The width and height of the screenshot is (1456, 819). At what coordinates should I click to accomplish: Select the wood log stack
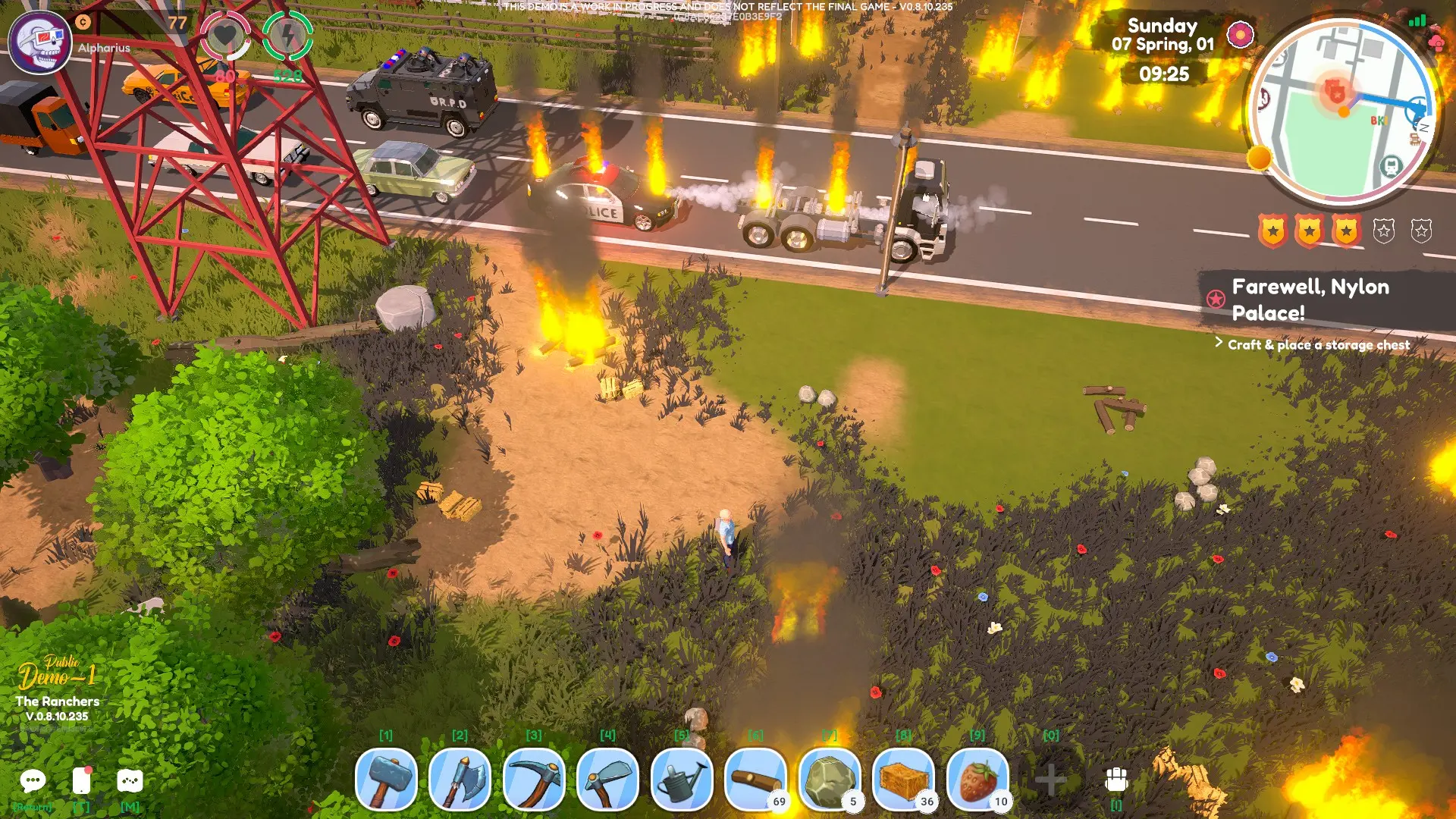(755, 780)
